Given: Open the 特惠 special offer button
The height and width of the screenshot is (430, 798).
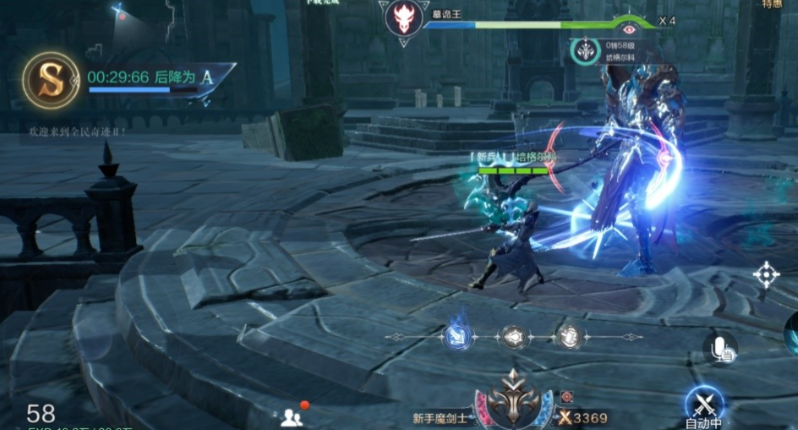Looking at the screenshot, I should click(770, 5).
